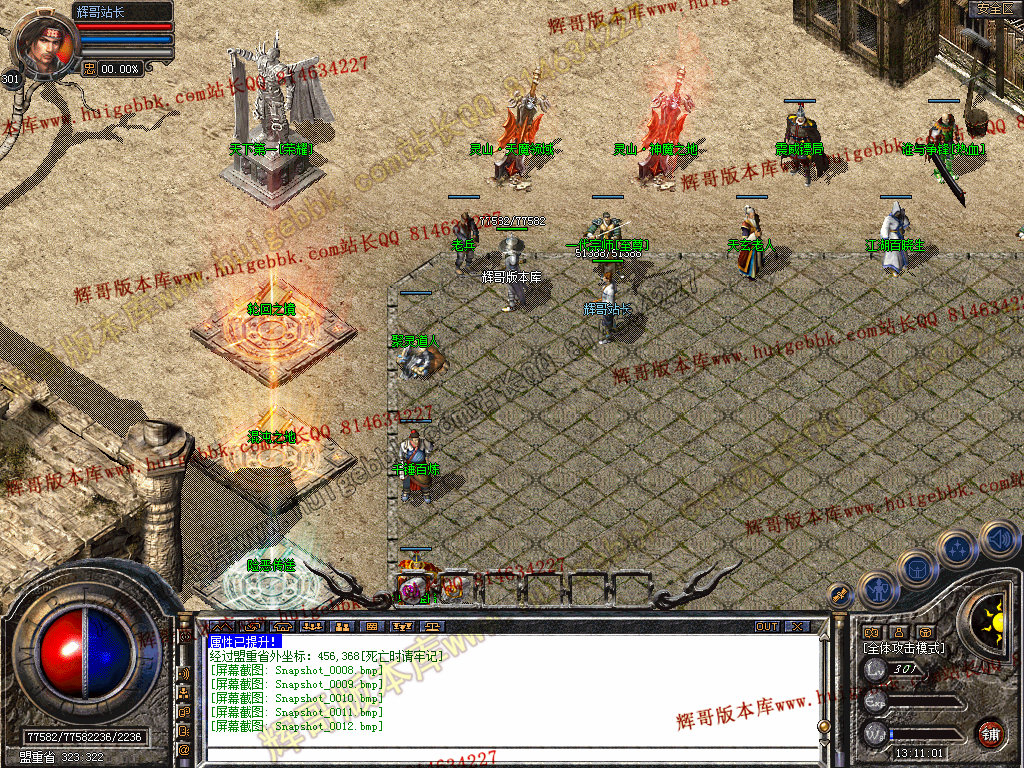
Task: Click the hero portrait in top-left corner
Action: [45, 45]
